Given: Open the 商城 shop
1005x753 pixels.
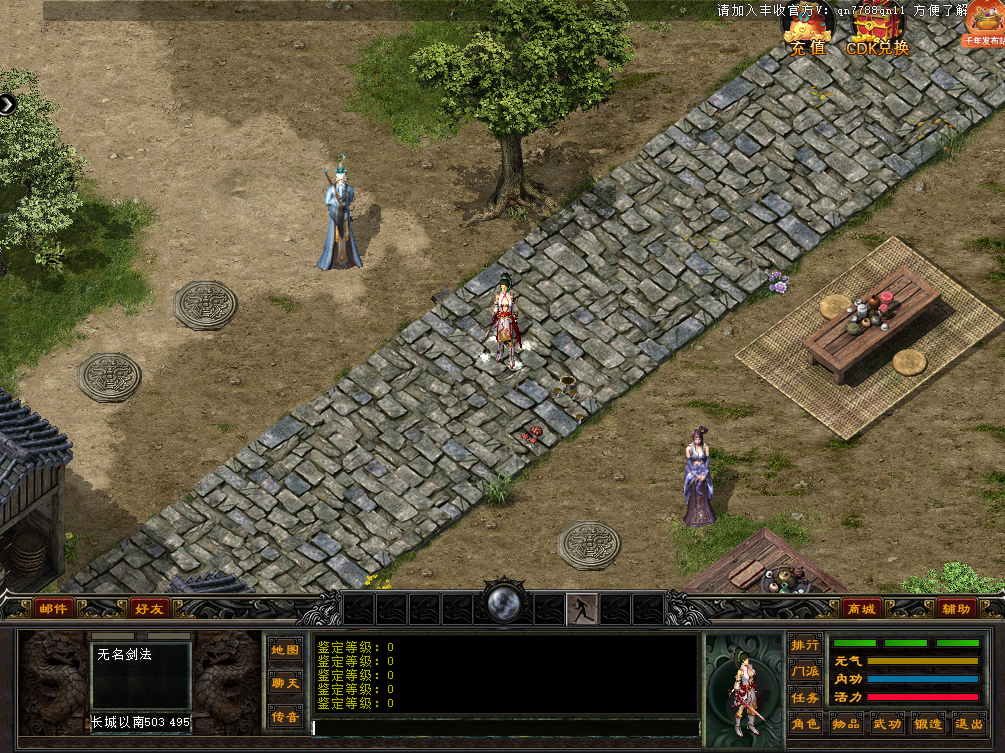Looking at the screenshot, I should tap(860, 608).
